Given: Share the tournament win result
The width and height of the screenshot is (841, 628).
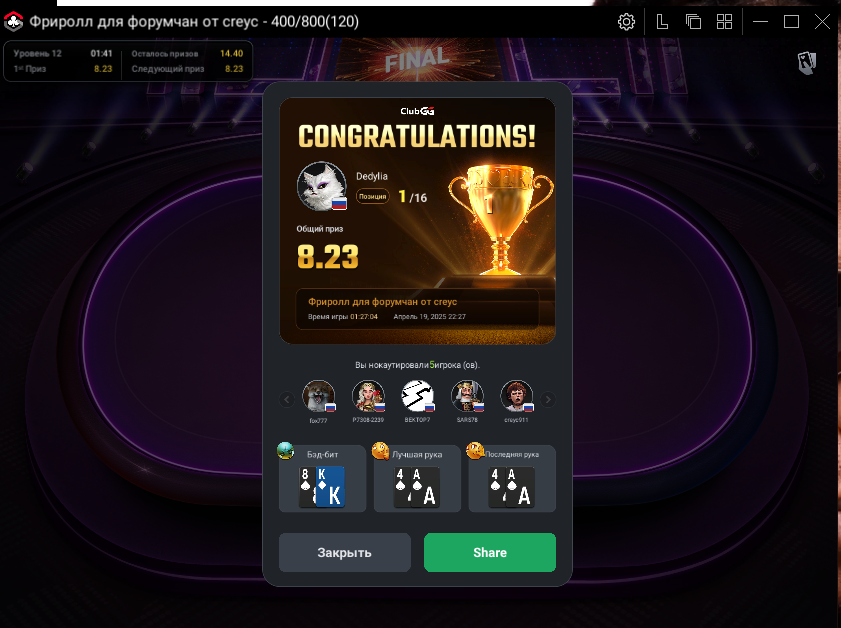Looking at the screenshot, I should (489, 552).
